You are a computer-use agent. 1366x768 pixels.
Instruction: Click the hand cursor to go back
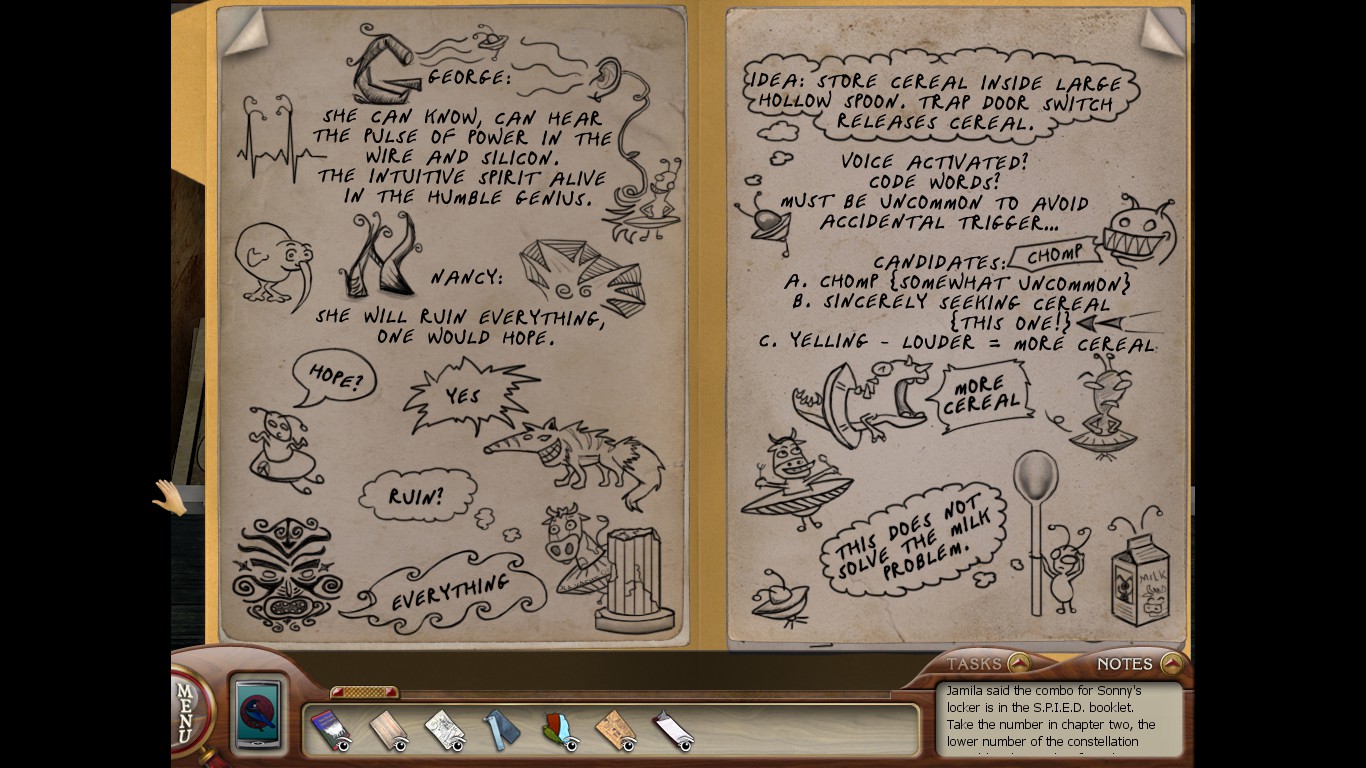coord(169,497)
